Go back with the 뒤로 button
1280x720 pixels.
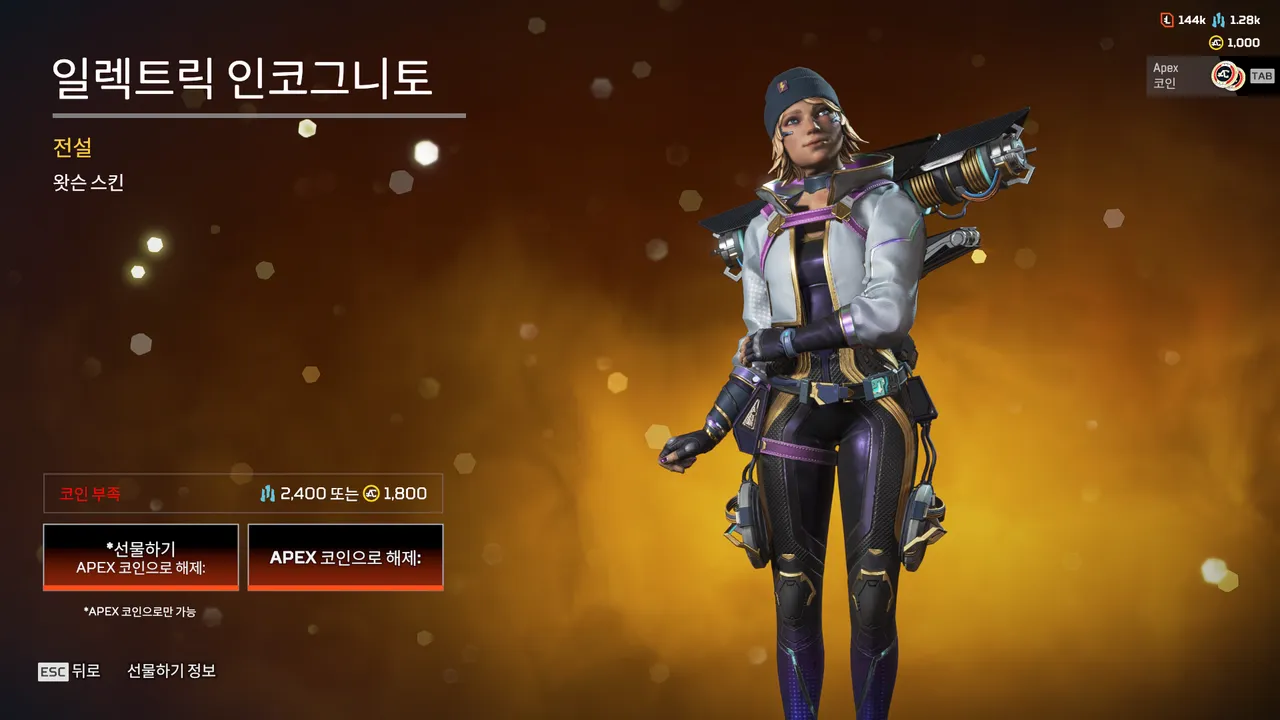click(x=70, y=671)
